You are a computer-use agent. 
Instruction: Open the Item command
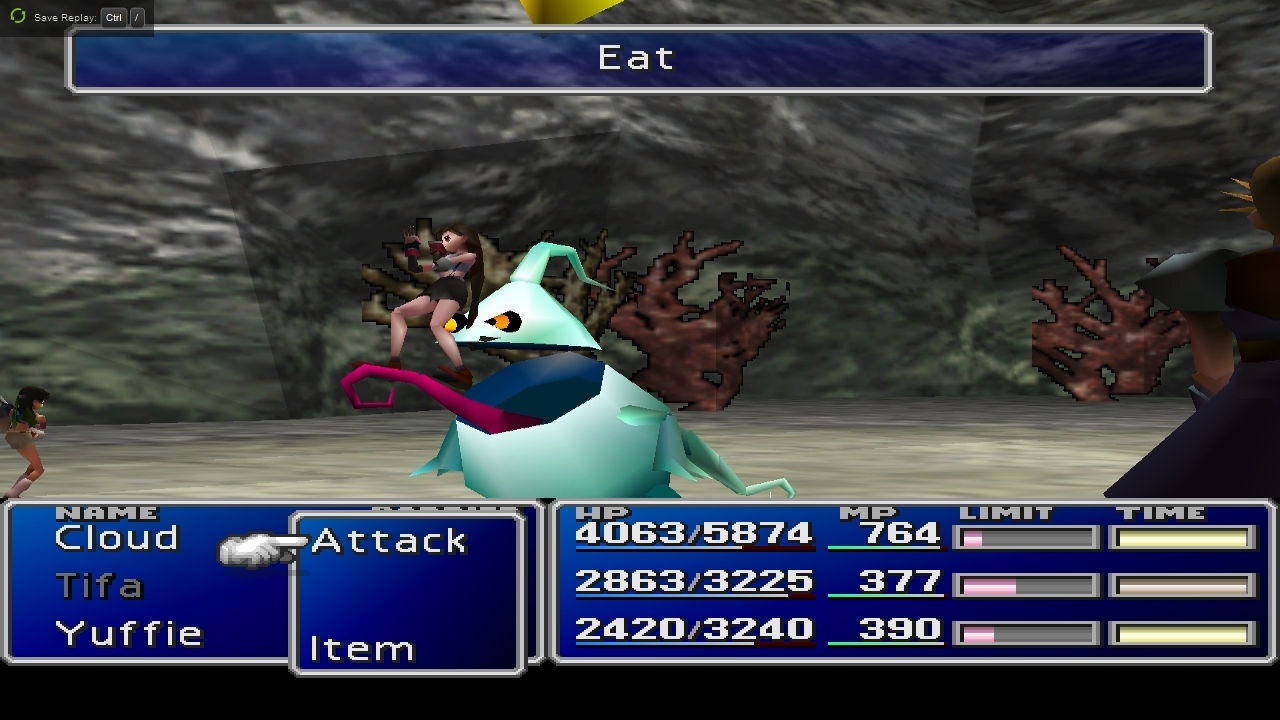point(361,649)
